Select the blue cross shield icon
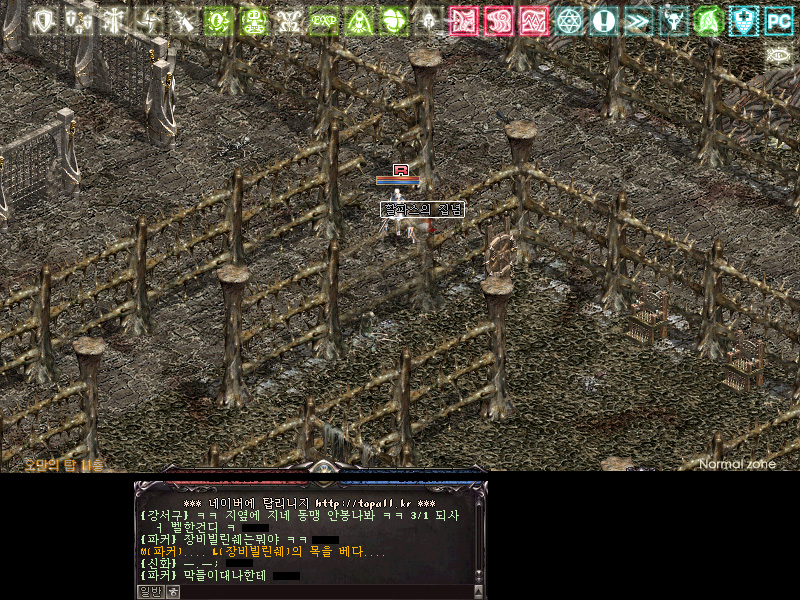The image size is (800, 600). pos(743,20)
